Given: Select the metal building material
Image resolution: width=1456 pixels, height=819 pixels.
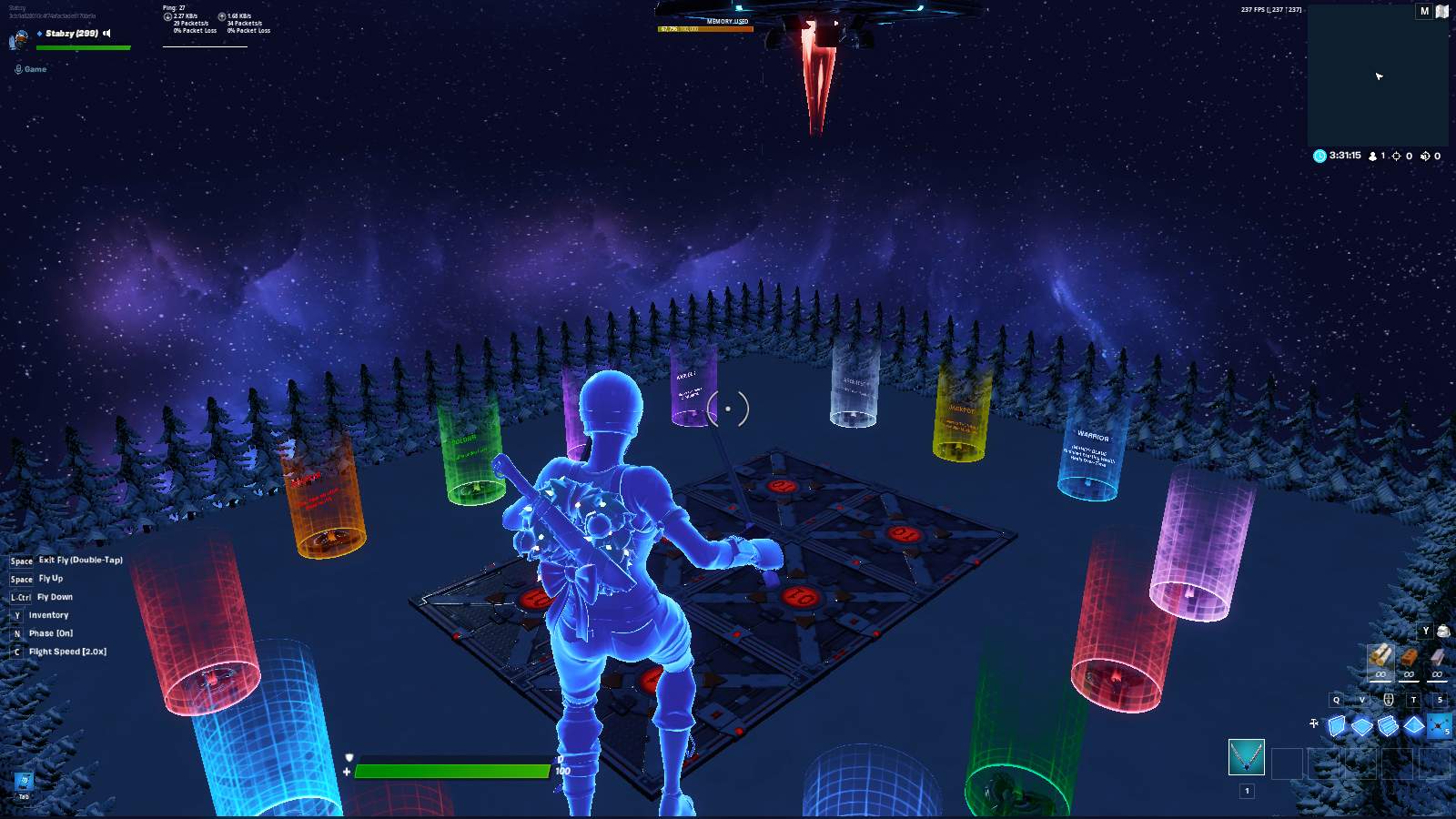Looking at the screenshot, I should coord(1437,657).
